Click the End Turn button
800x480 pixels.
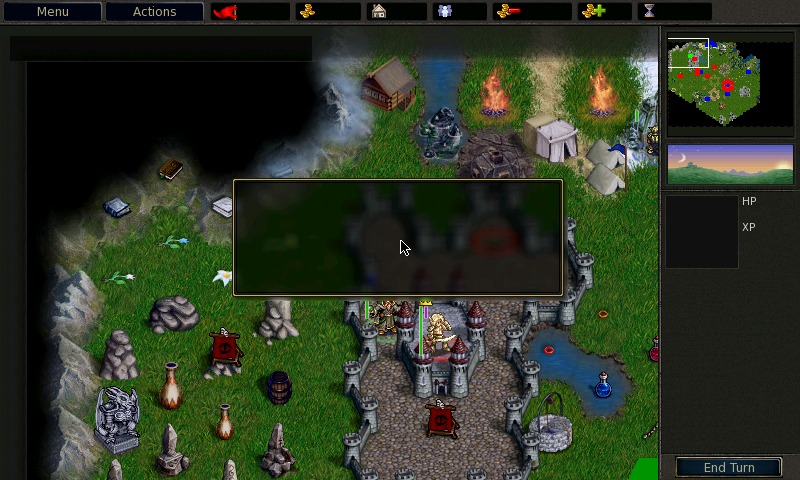(729, 467)
